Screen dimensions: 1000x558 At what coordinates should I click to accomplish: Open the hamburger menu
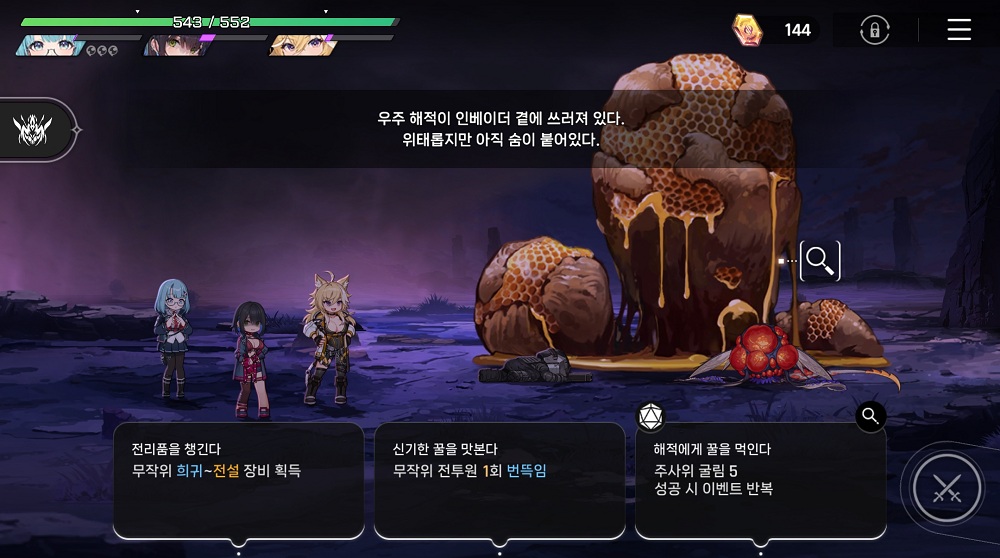(959, 30)
